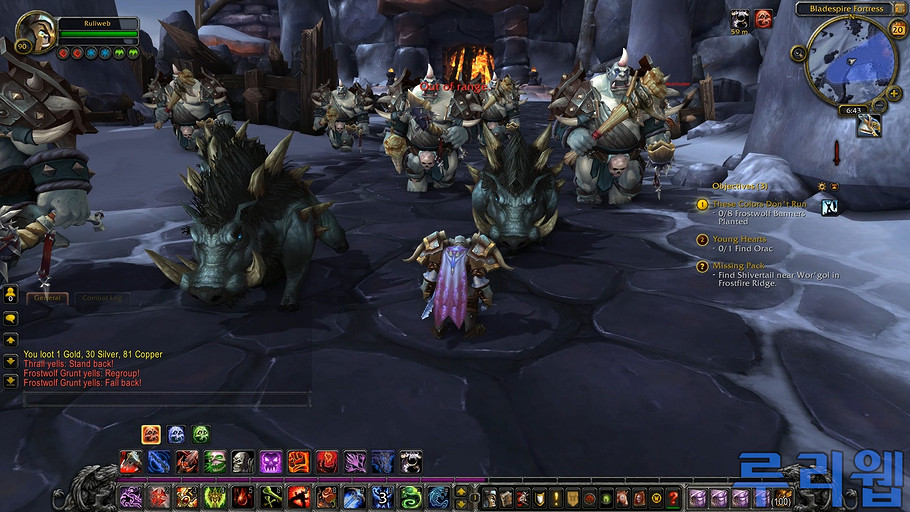The width and height of the screenshot is (910, 512).
Task: Activate the purple skull ability
Action: pyautogui.click(x=270, y=462)
